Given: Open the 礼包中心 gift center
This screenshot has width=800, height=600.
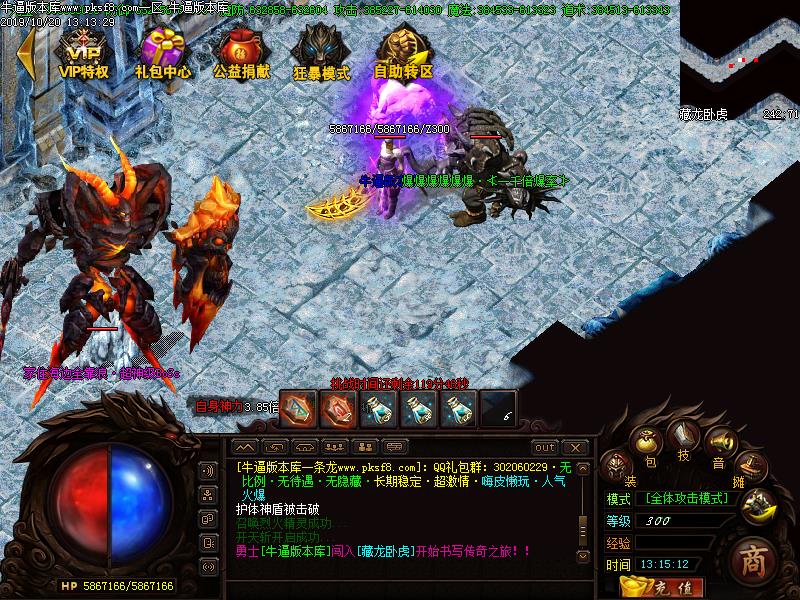Looking at the screenshot, I should (163, 55).
